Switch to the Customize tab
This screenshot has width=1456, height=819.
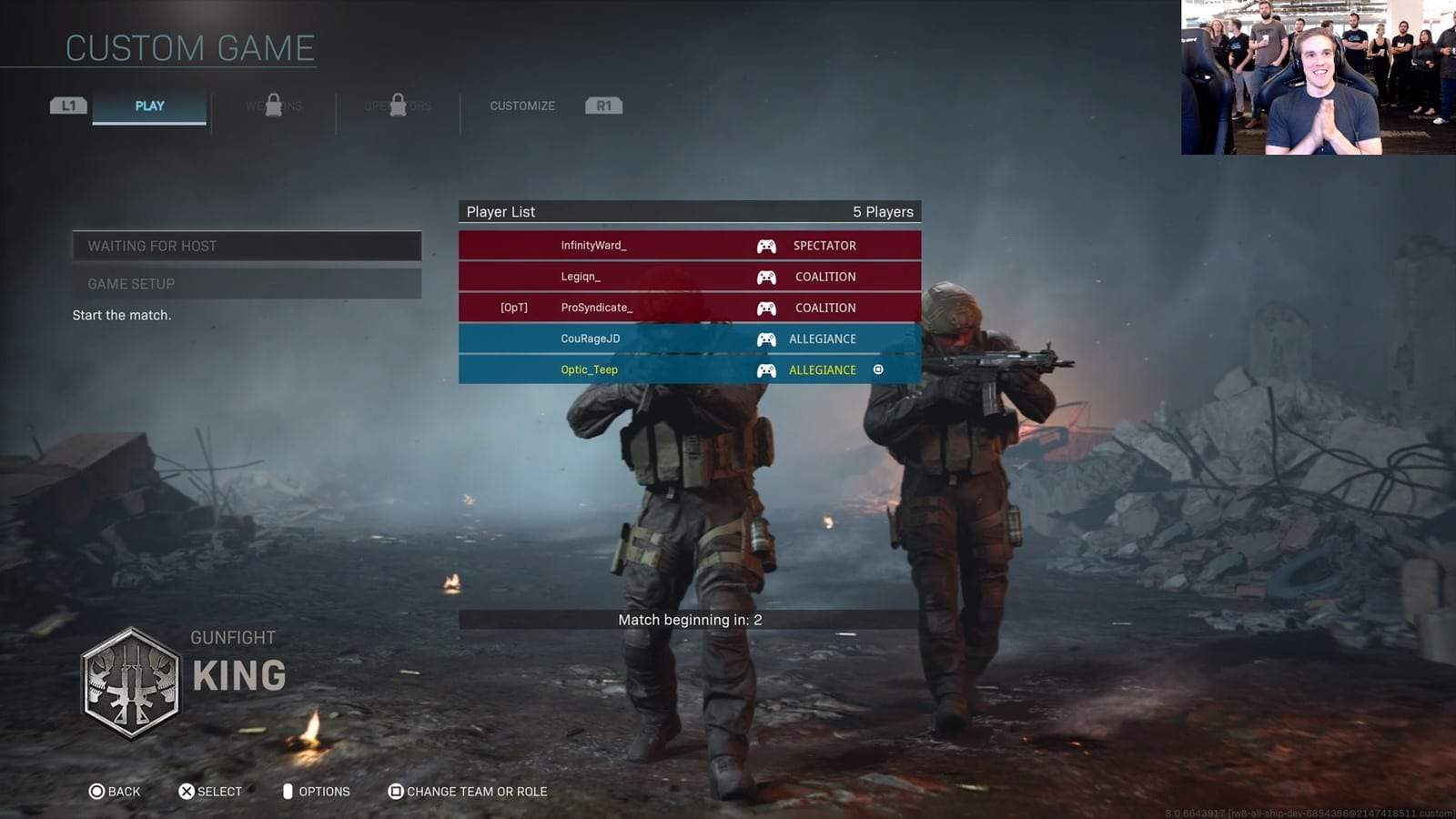pos(521,106)
